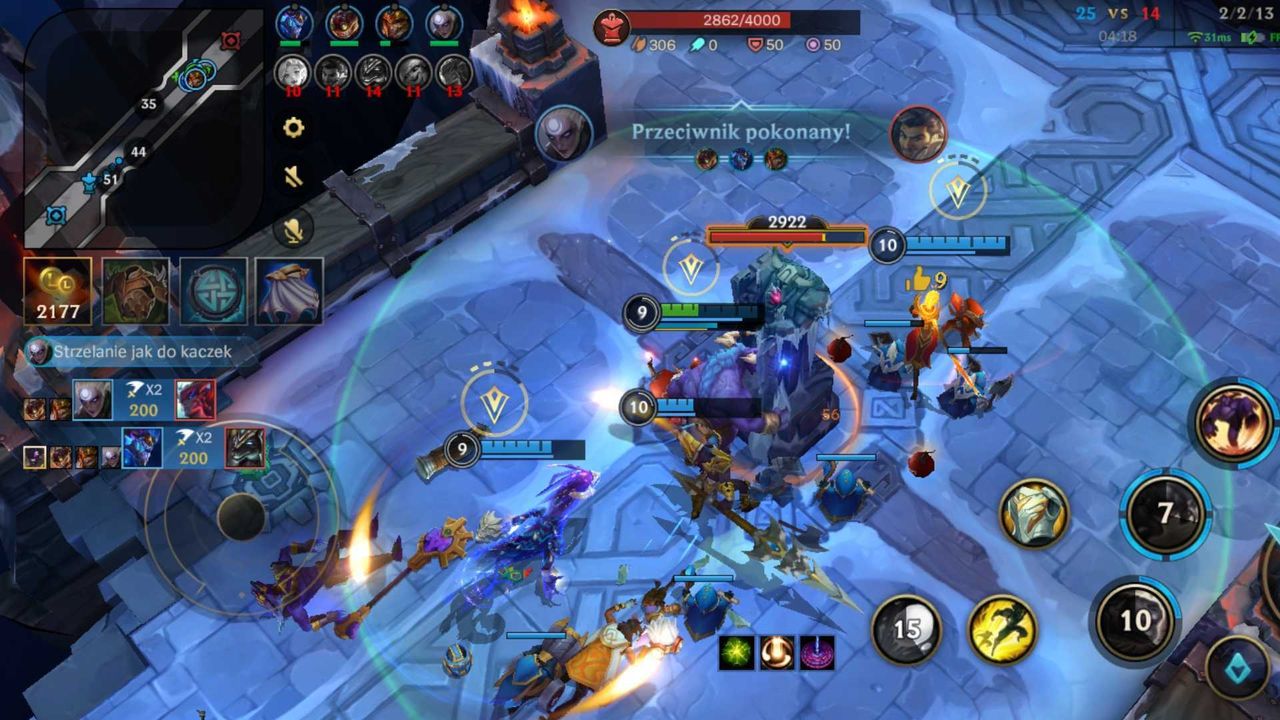Buy the recommended white cloak item
This screenshot has height=720, width=1280.
pos(289,291)
